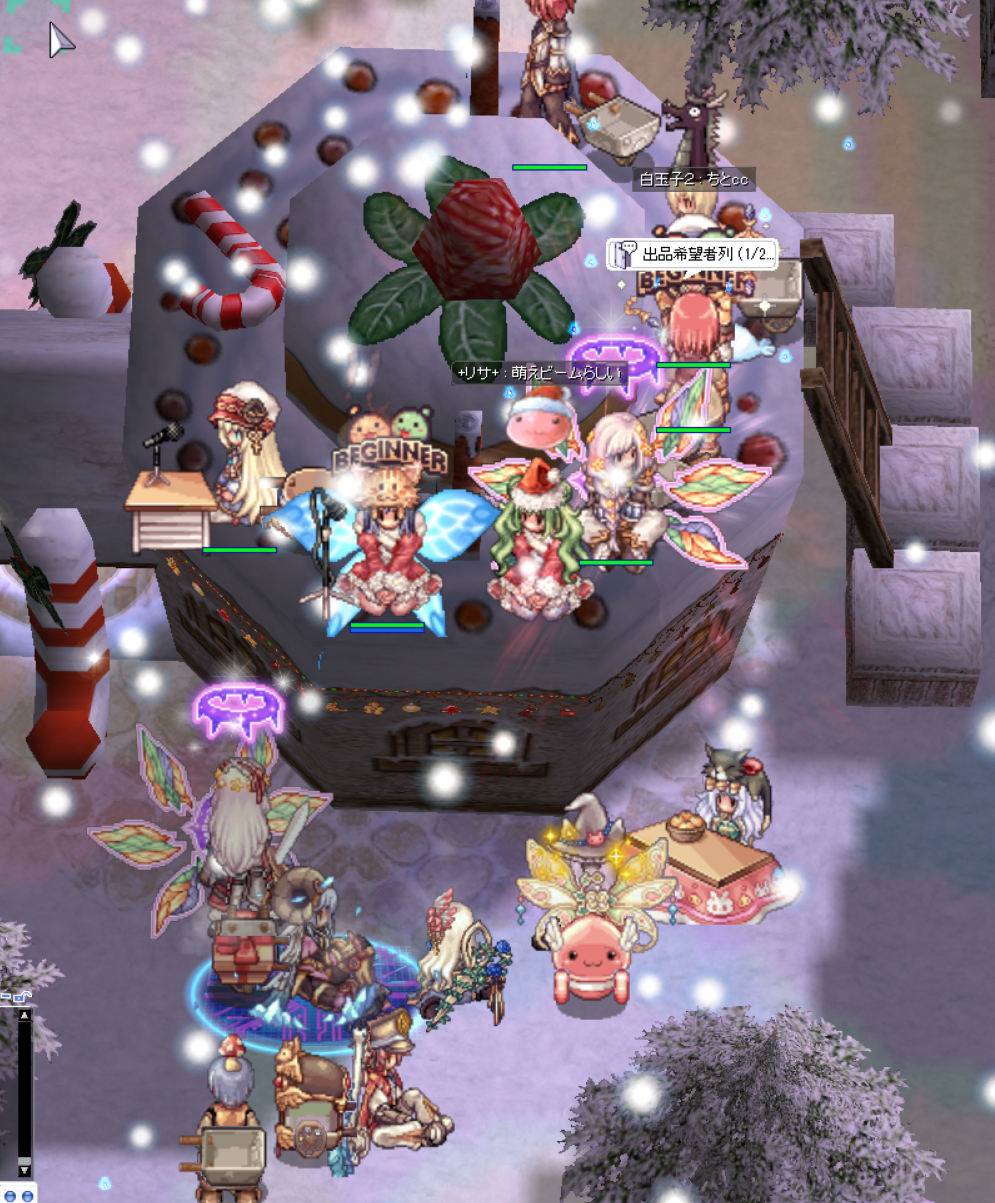Toggle the blue padlock chat lock icon
995x1203 pixels.
click(22, 997)
